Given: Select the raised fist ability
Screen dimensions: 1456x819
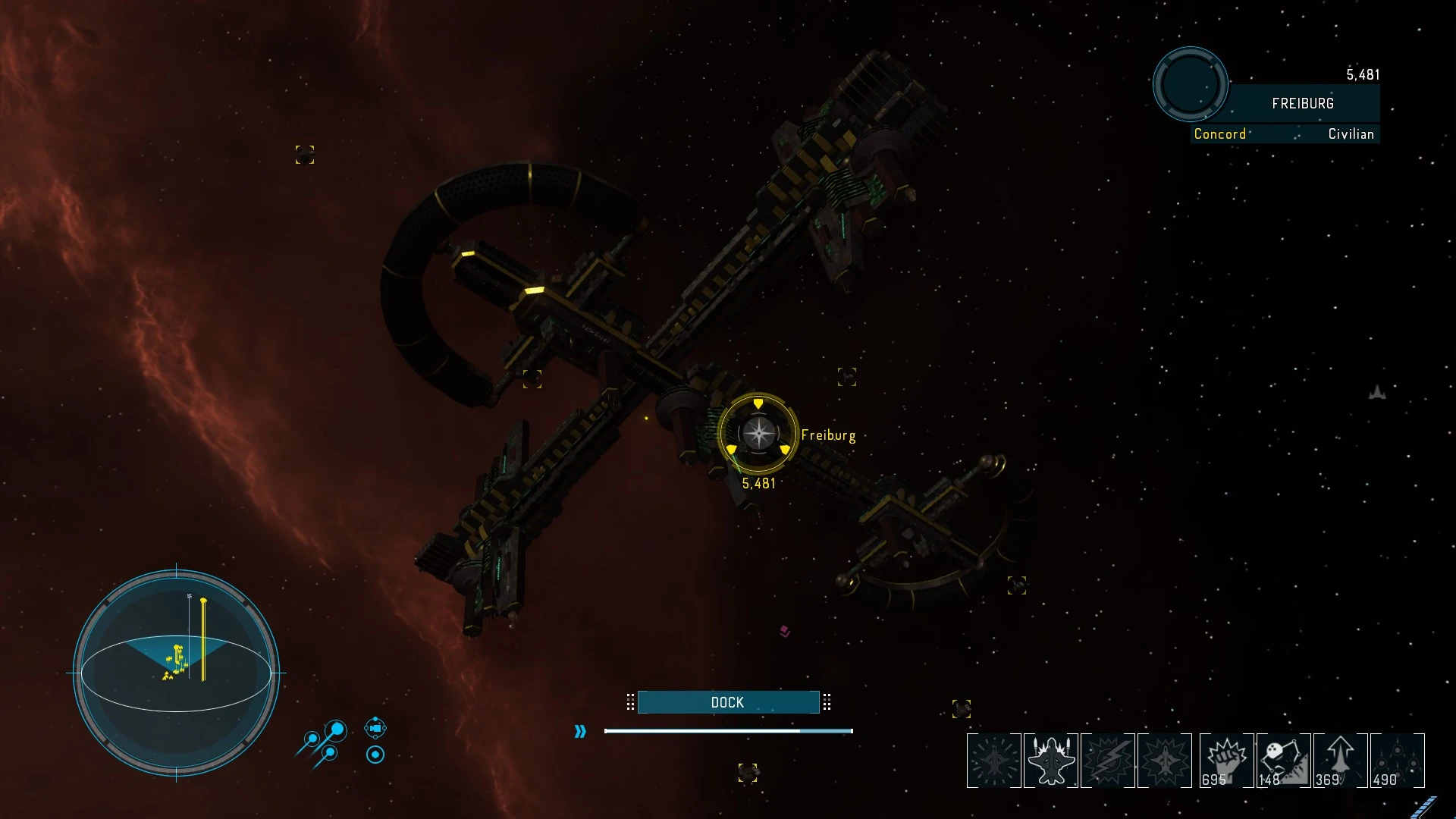Looking at the screenshot, I should [x=1226, y=761].
